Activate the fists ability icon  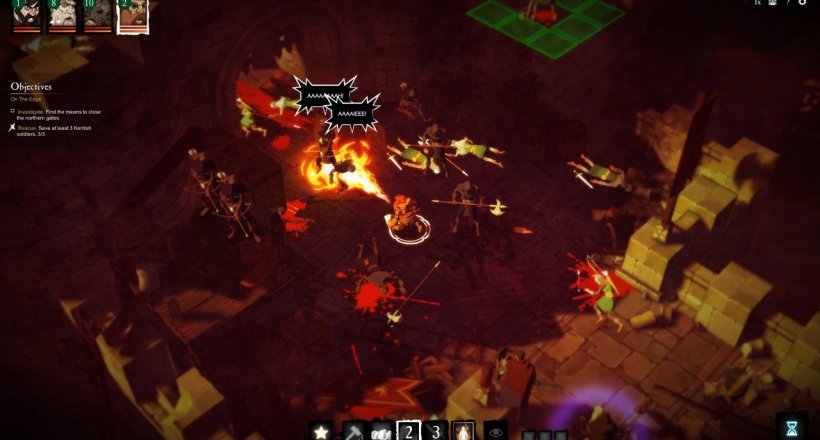(381, 431)
